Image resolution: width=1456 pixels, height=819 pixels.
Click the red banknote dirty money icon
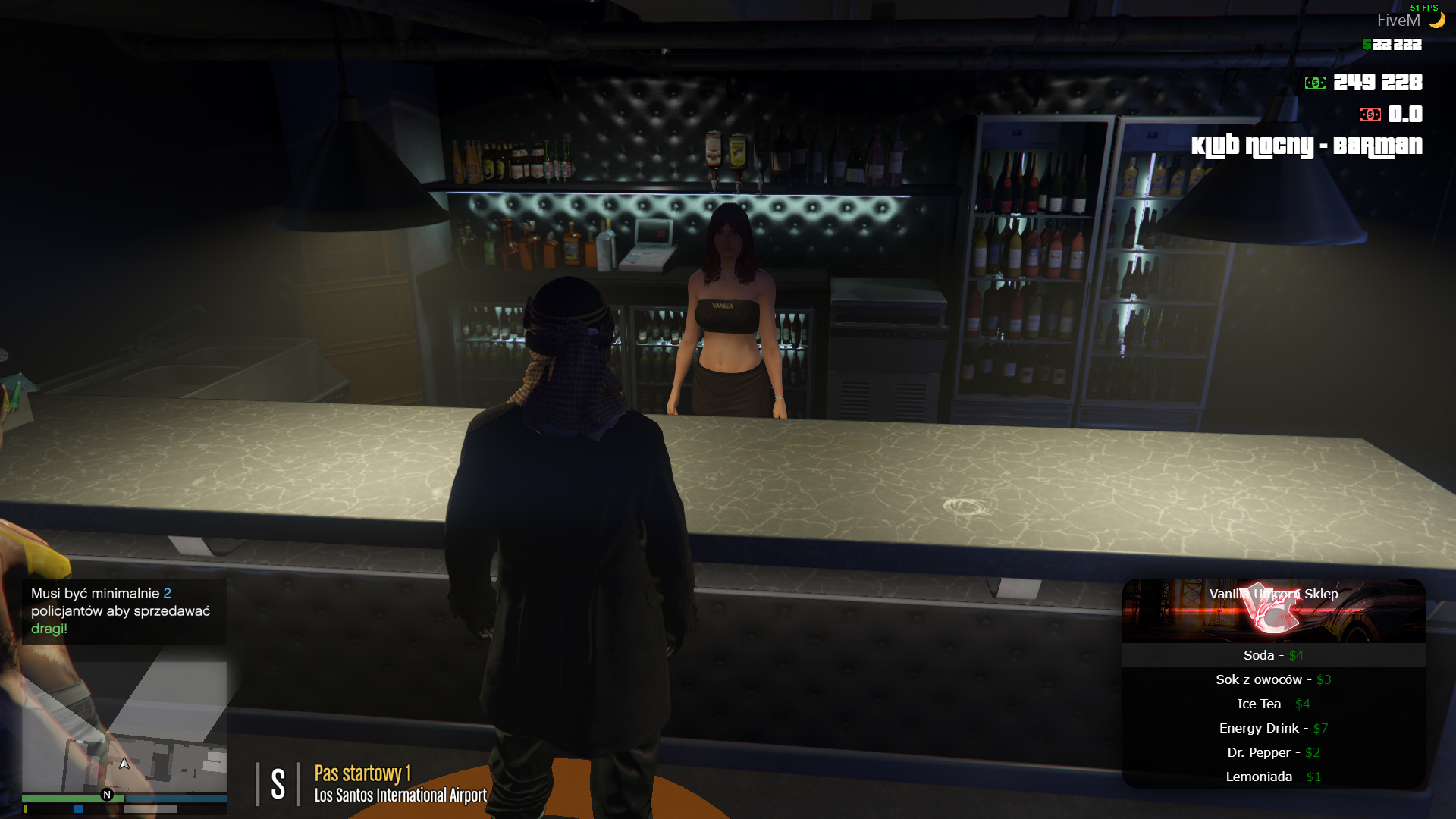1371,116
